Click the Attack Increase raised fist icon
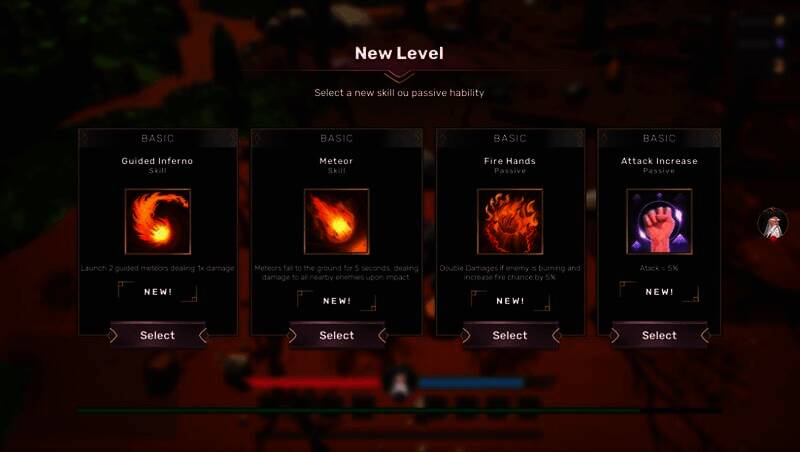 659,221
